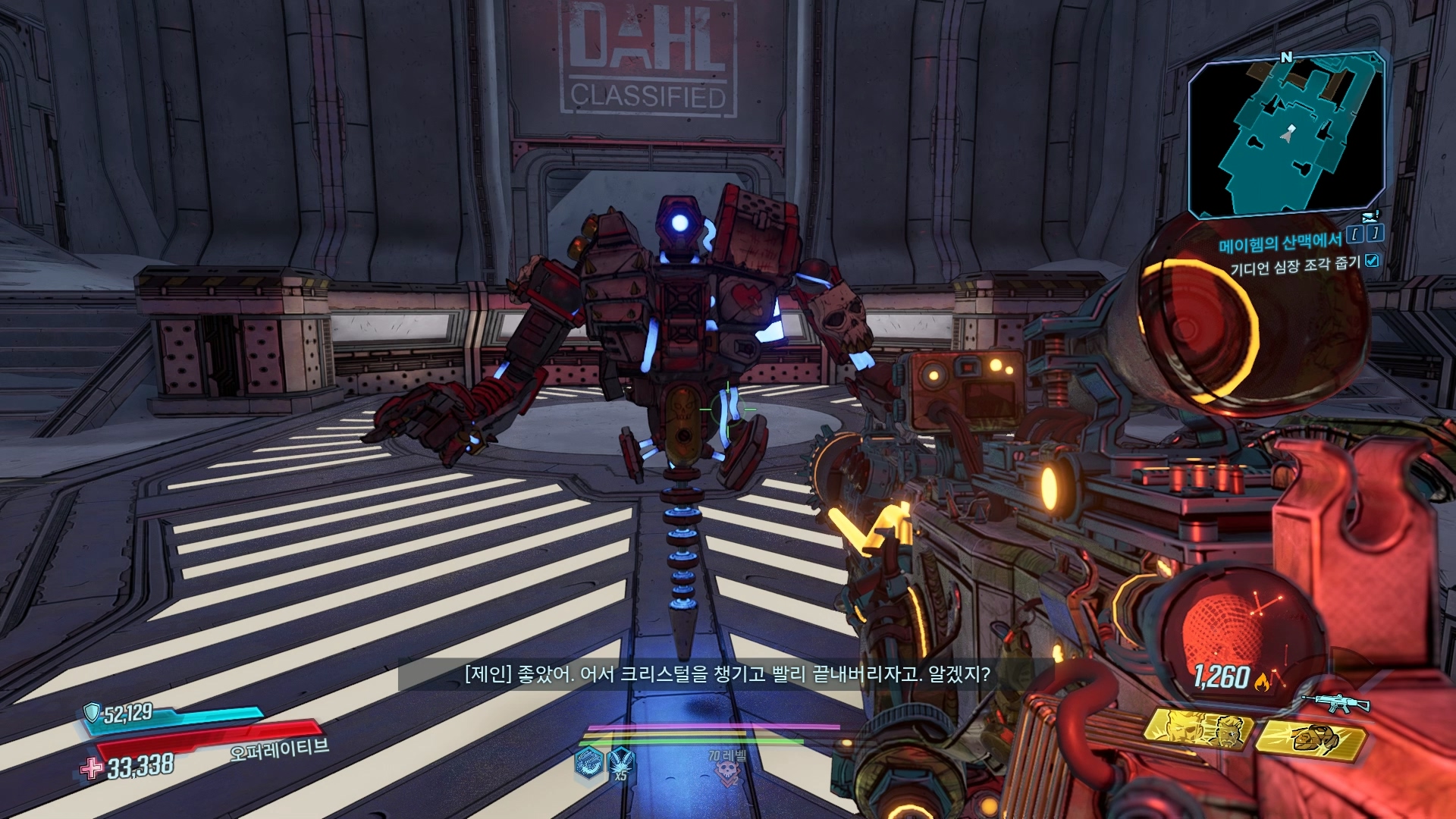This screenshot has height=819, width=1456.
Task: Toggle the 기디언 심장 조각 줍기 objective checkbox
Action: [x=1372, y=261]
